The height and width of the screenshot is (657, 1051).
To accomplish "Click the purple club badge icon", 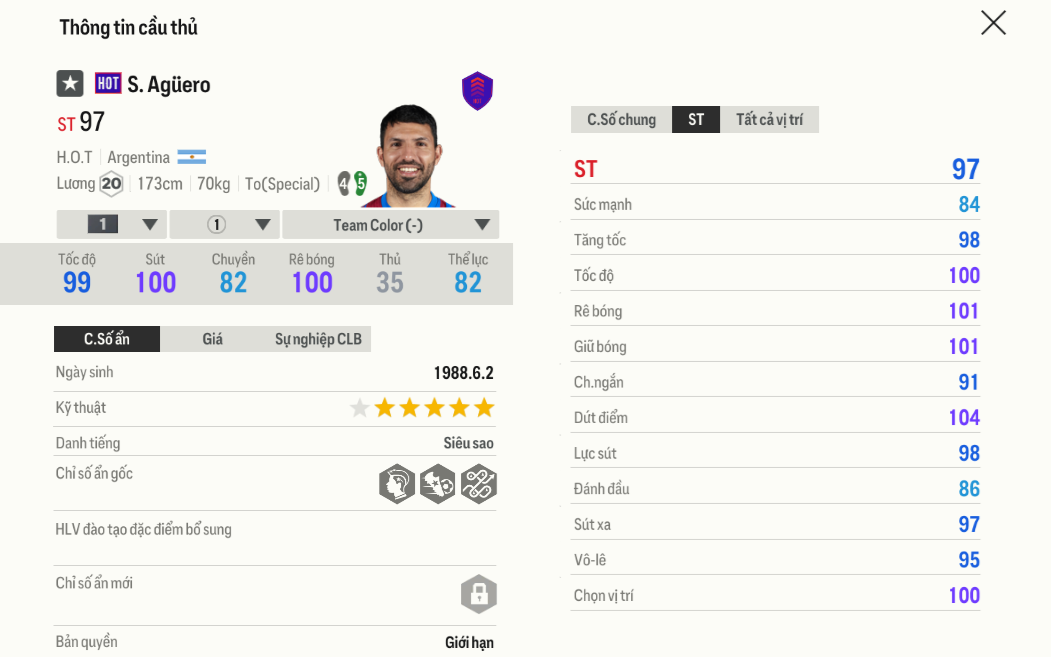I will click(477, 91).
